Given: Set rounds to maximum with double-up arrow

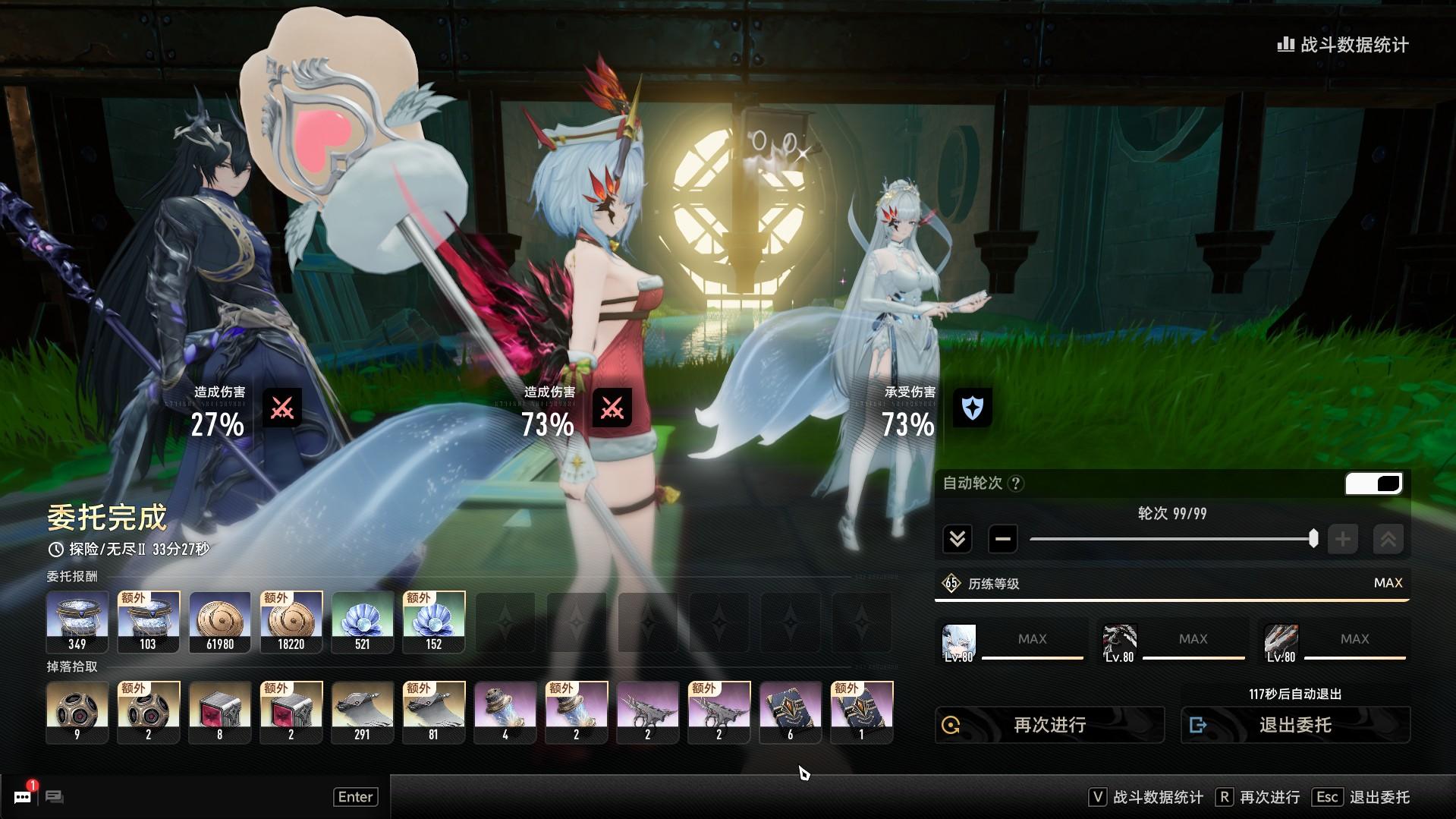Looking at the screenshot, I should pyautogui.click(x=1388, y=540).
